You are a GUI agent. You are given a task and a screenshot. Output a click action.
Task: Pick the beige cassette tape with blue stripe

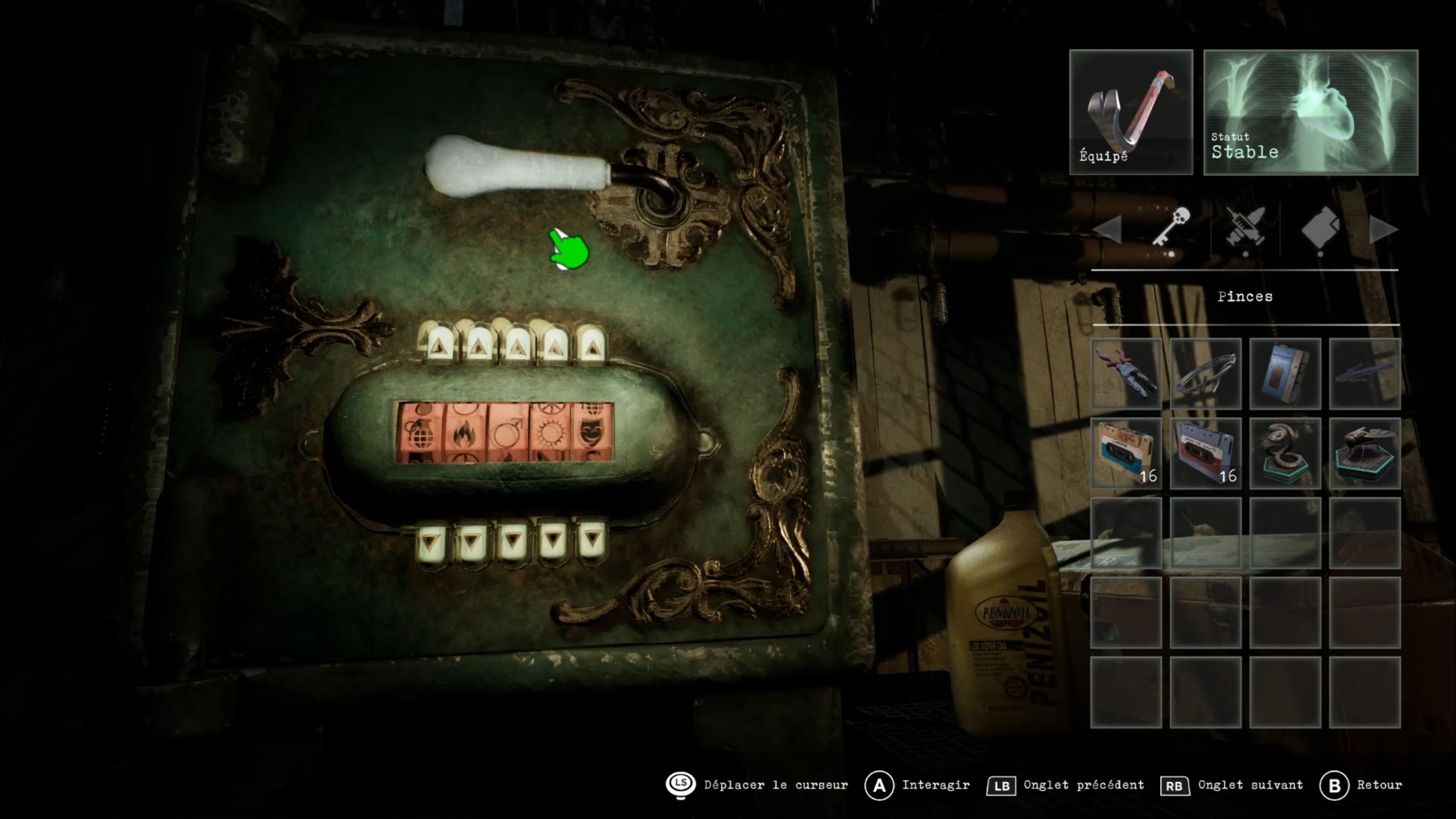point(1126,453)
